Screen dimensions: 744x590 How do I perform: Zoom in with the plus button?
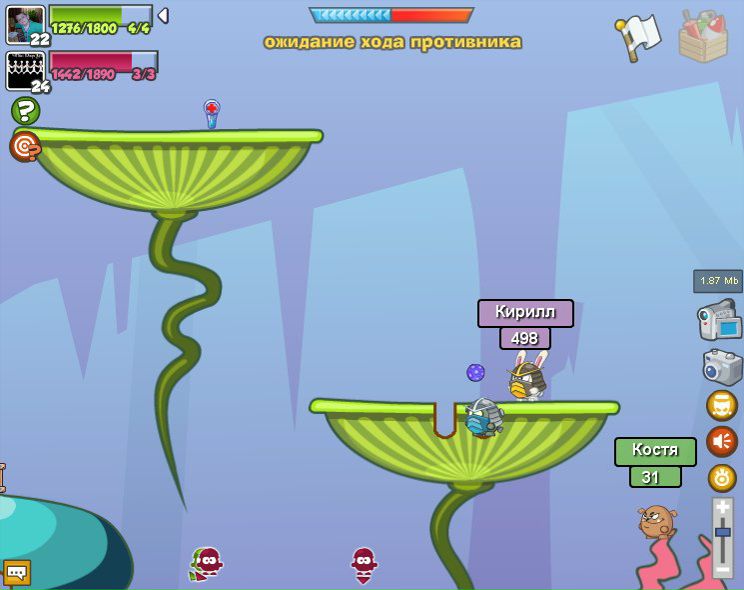tap(722, 508)
